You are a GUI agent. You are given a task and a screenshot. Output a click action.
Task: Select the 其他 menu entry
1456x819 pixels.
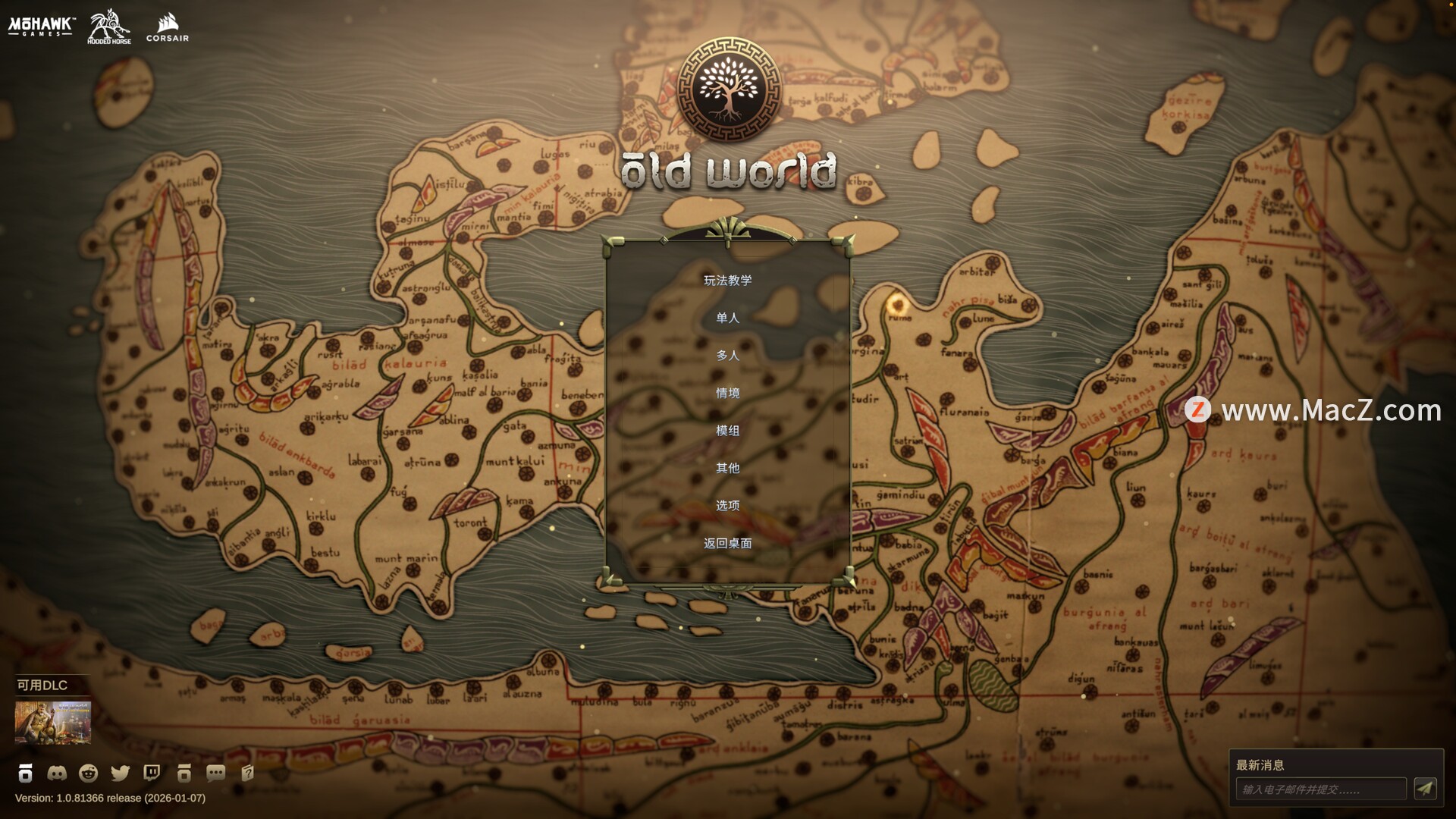727,468
